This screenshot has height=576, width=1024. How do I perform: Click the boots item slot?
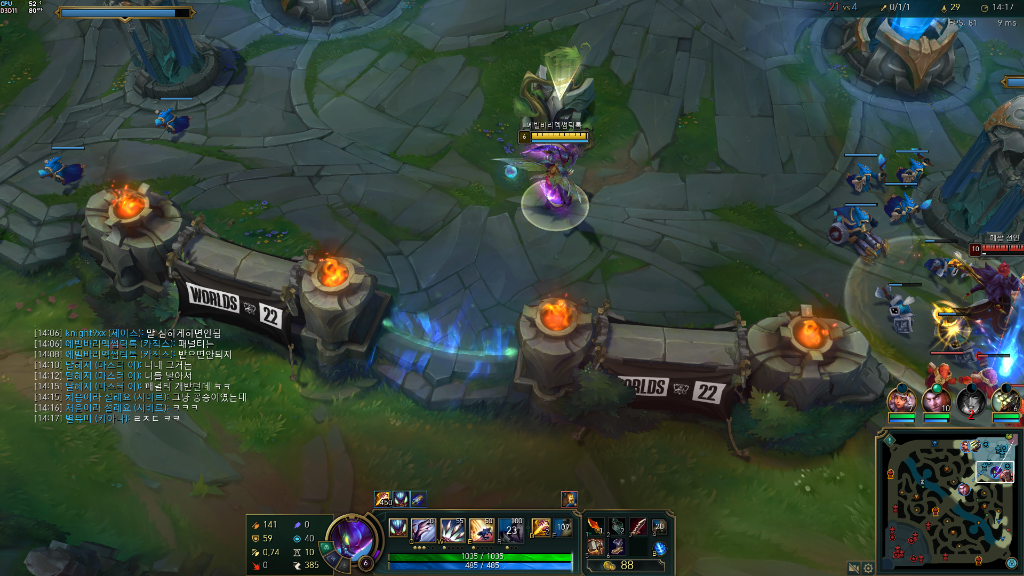click(617, 546)
